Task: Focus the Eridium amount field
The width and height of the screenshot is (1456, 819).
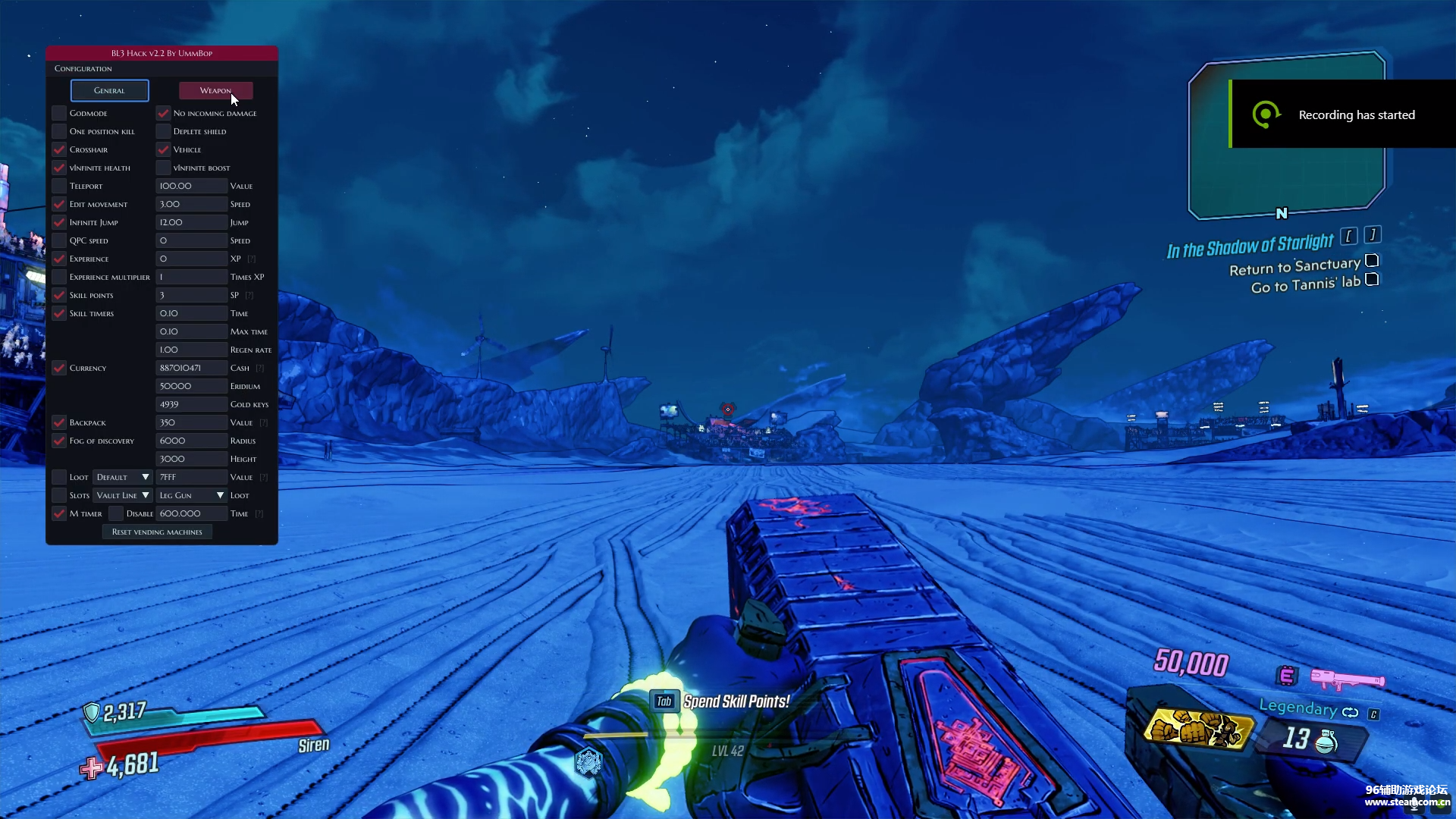Action: click(x=191, y=386)
